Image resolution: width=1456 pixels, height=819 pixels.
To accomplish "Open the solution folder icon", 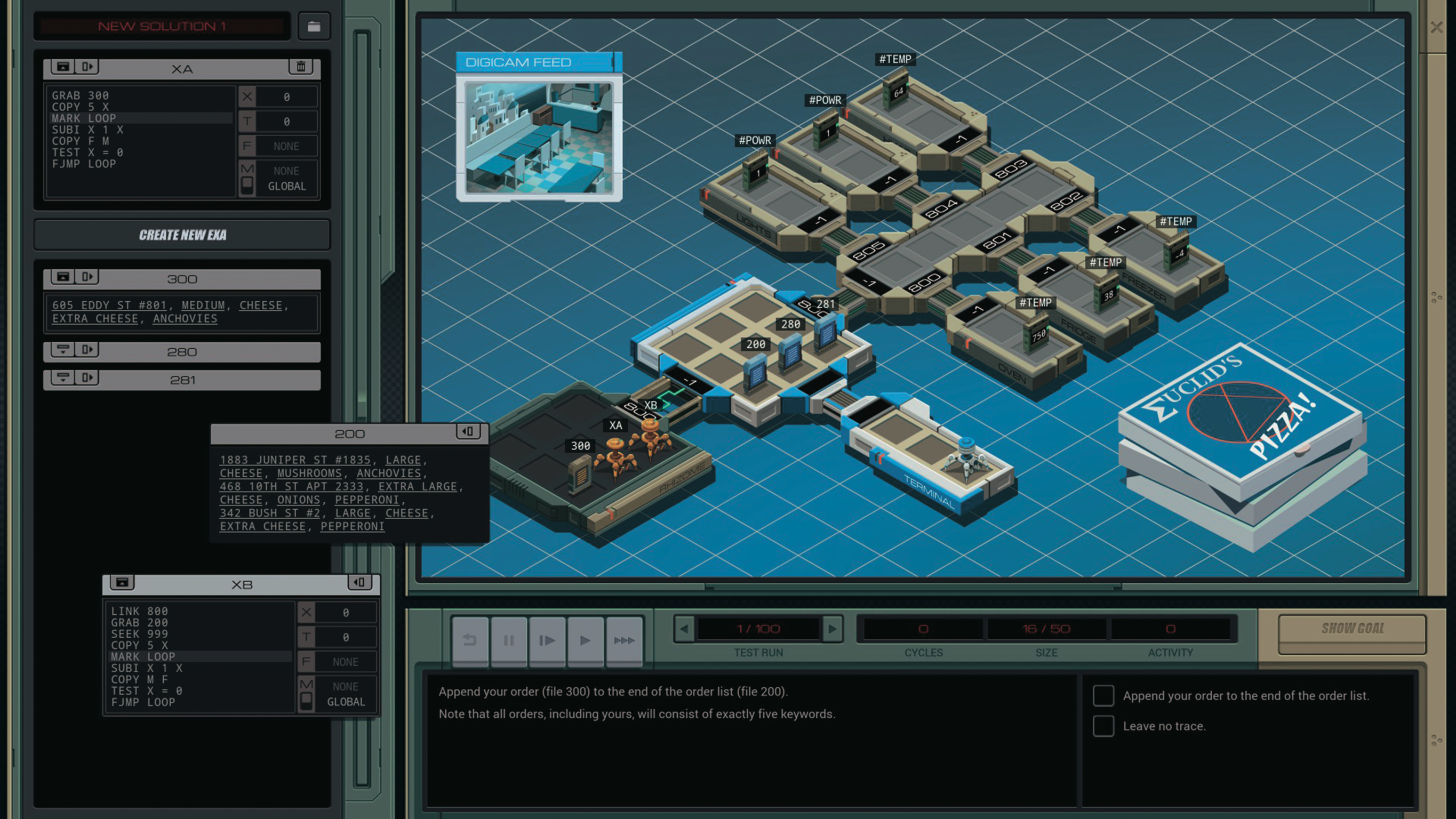I will click(x=314, y=27).
